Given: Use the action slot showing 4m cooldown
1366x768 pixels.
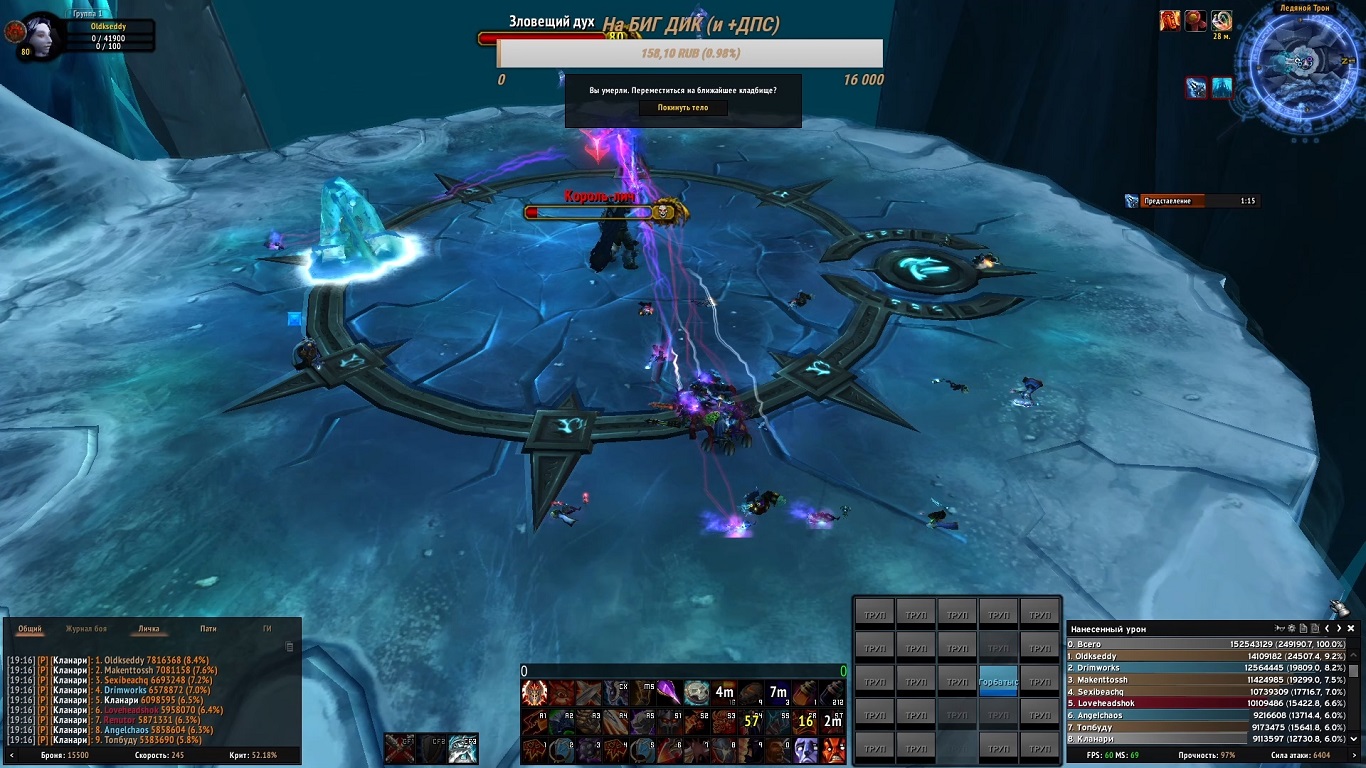Looking at the screenshot, I should [724, 692].
